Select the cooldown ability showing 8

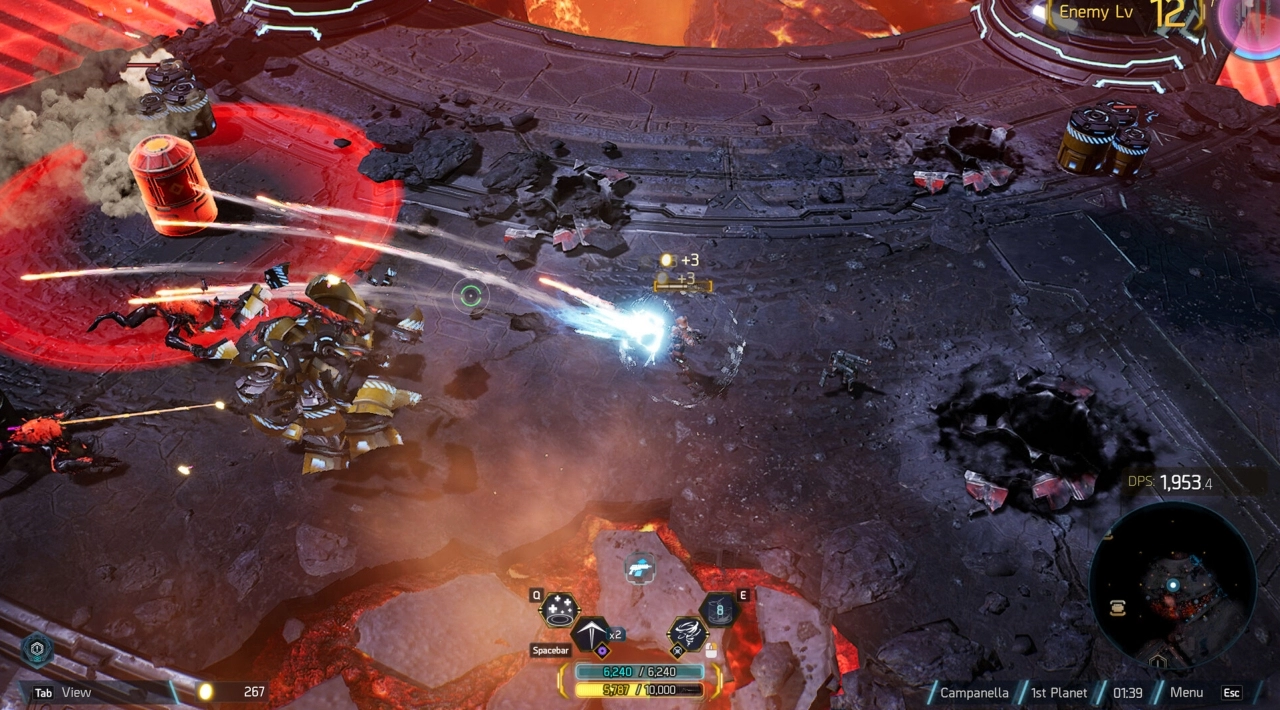pyautogui.click(x=718, y=609)
